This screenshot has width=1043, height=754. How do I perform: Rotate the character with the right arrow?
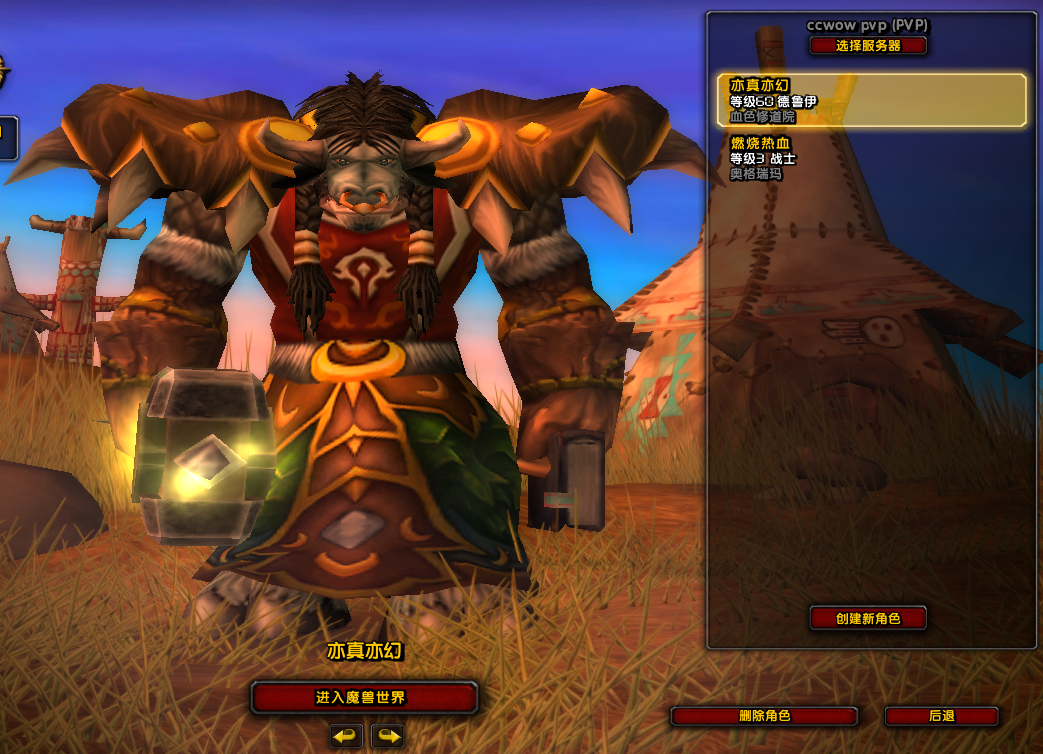point(387,737)
